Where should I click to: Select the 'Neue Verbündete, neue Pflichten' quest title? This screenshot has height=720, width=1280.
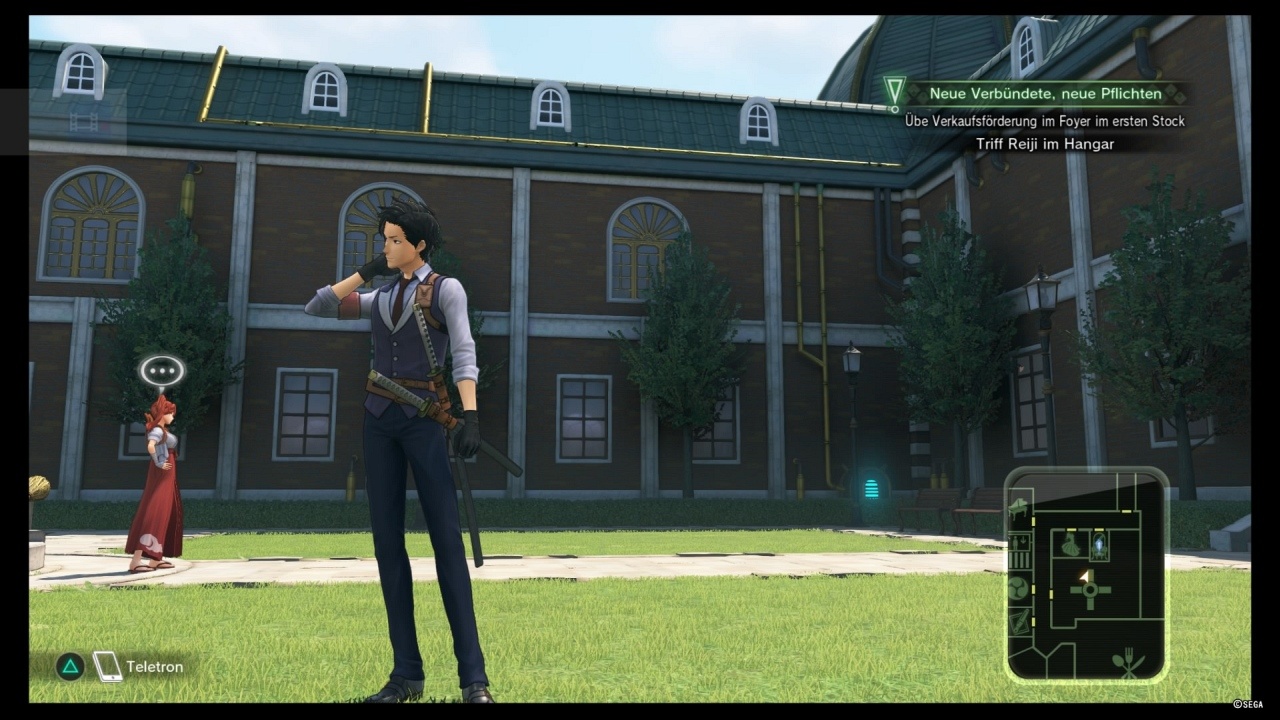click(1045, 94)
